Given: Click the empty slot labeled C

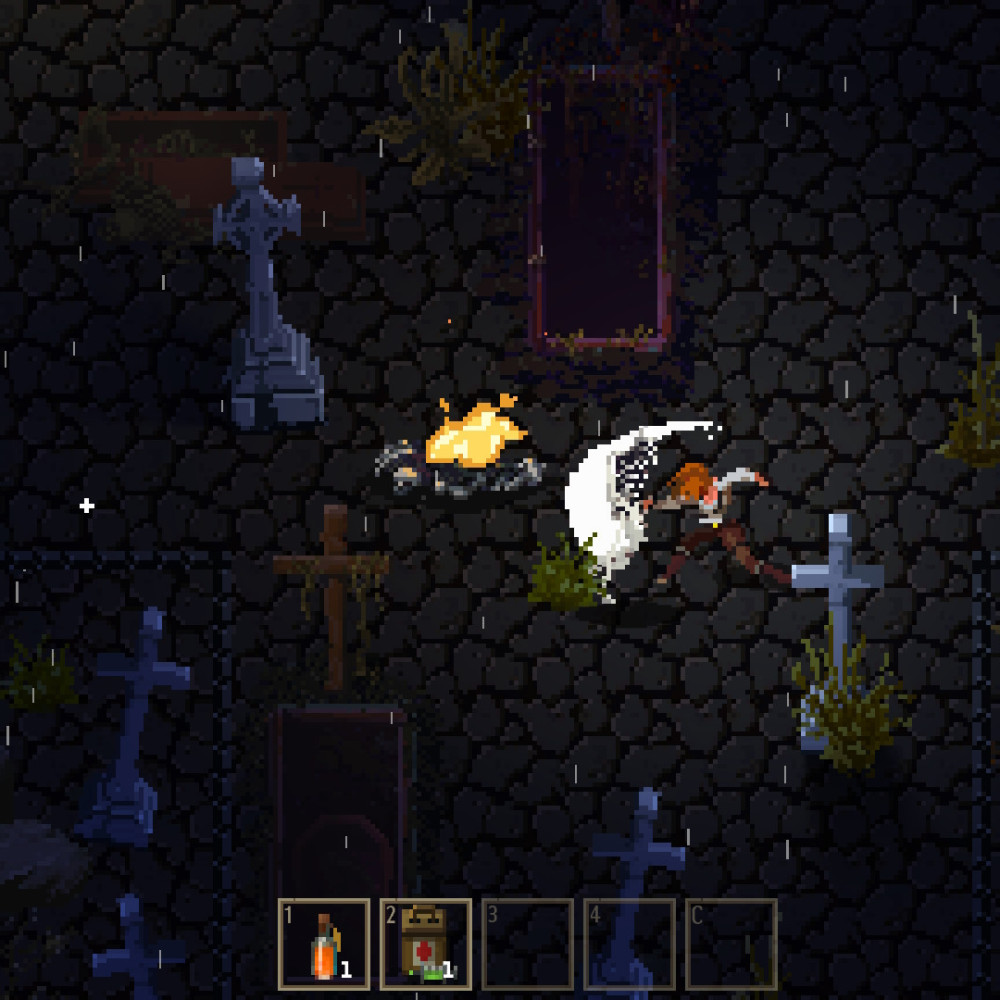Looking at the screenshot, I should [732, 944].
